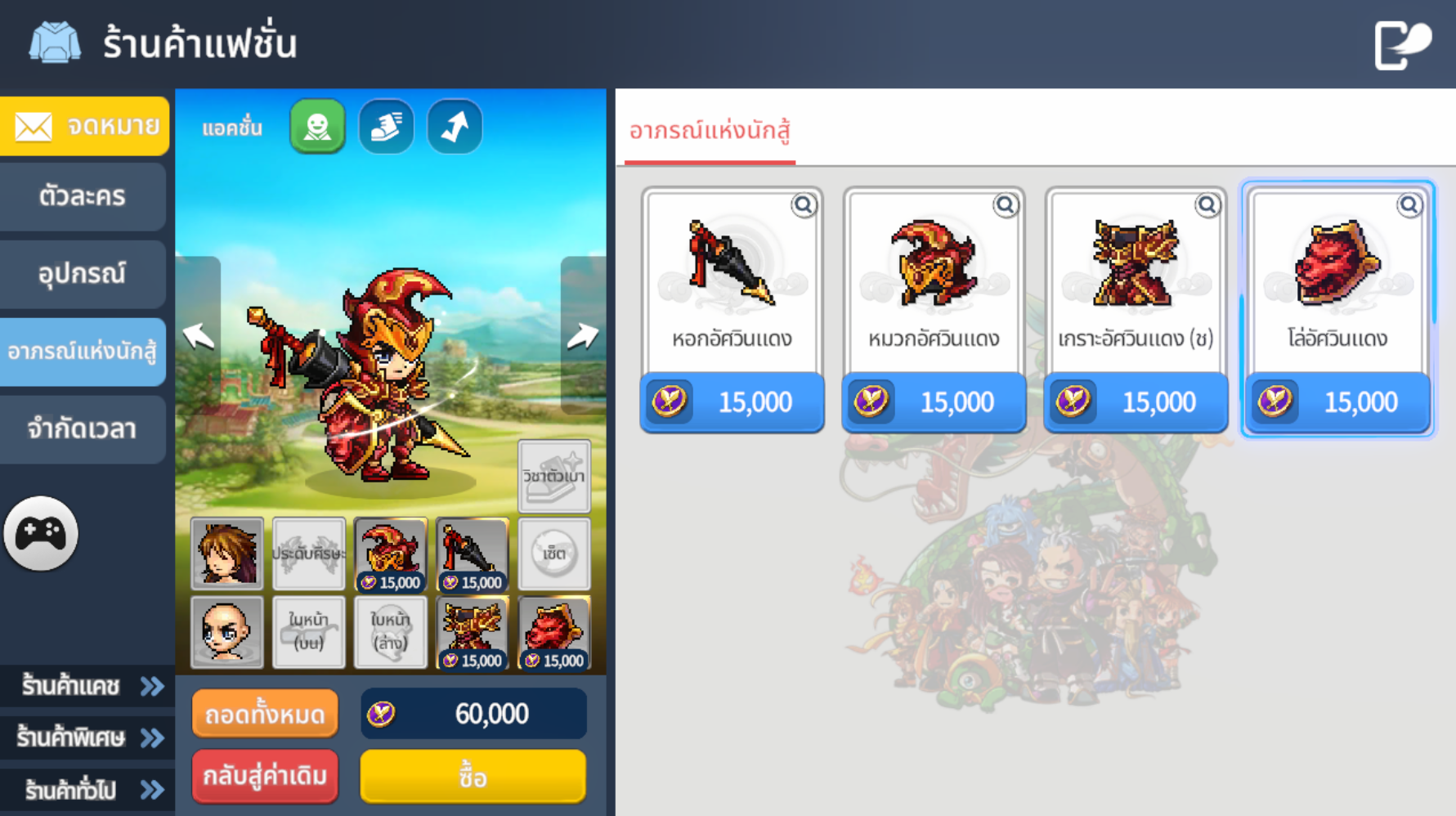The image size is (1456, 816).
Task: Buy with the yellow ซื้อ button
Action: [x=473, y=777]
